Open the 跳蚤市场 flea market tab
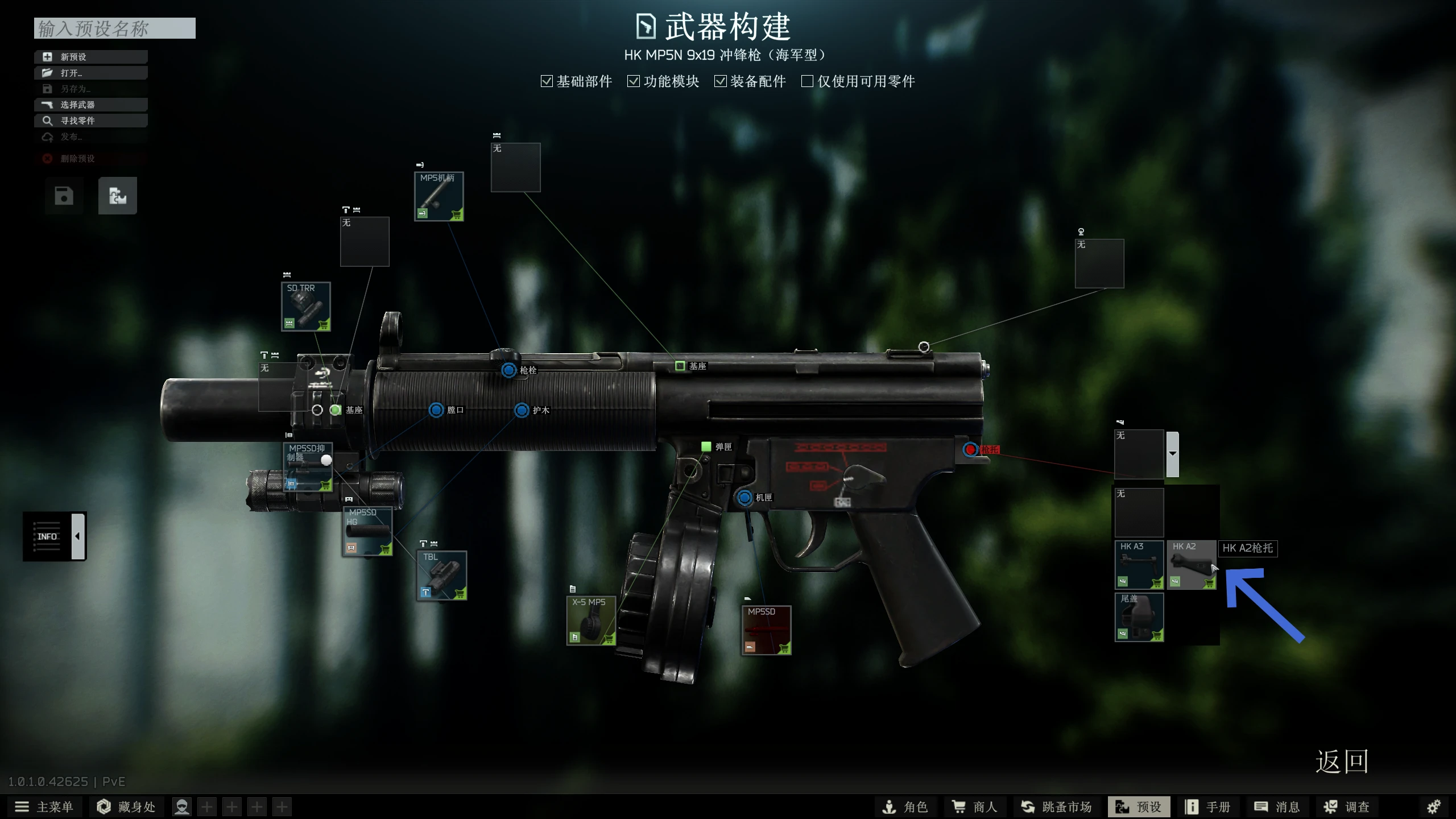 tap(1056, 807)
